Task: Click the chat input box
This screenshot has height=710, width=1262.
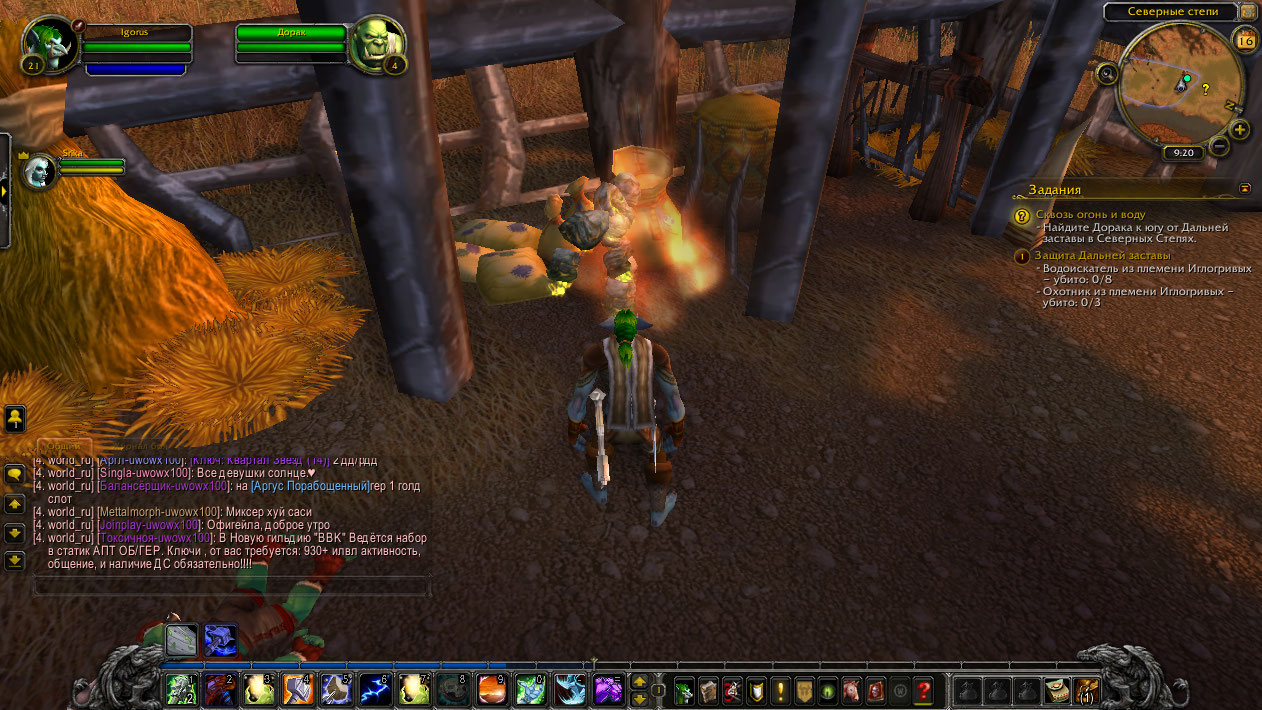Action: 232,585
